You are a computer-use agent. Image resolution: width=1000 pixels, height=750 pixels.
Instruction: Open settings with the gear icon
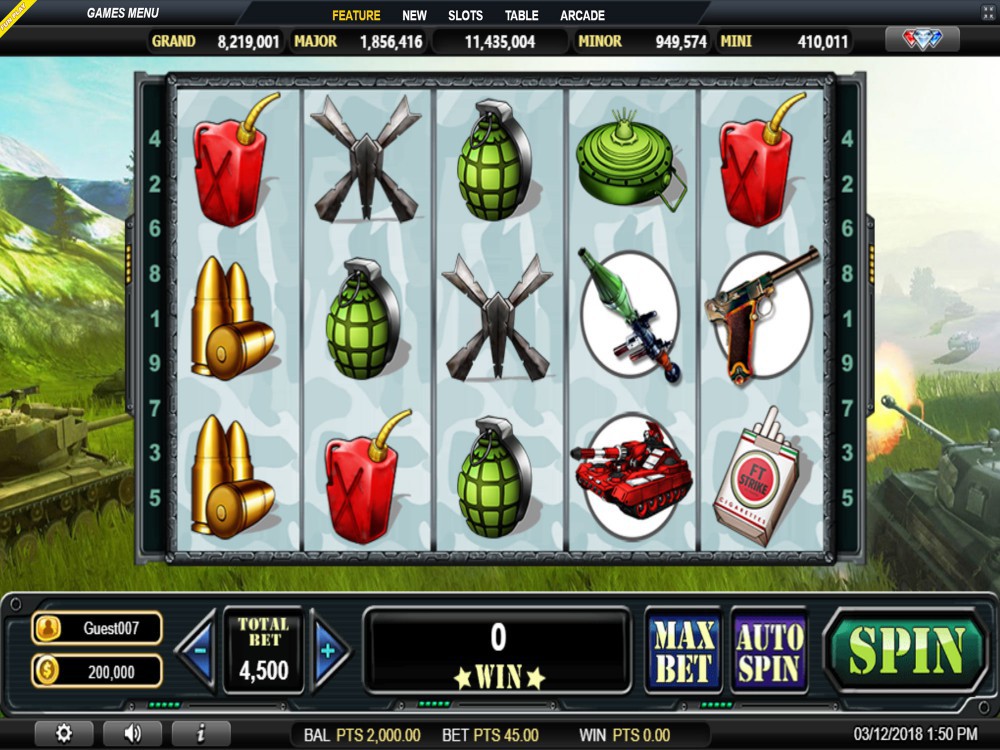point(64,733)
